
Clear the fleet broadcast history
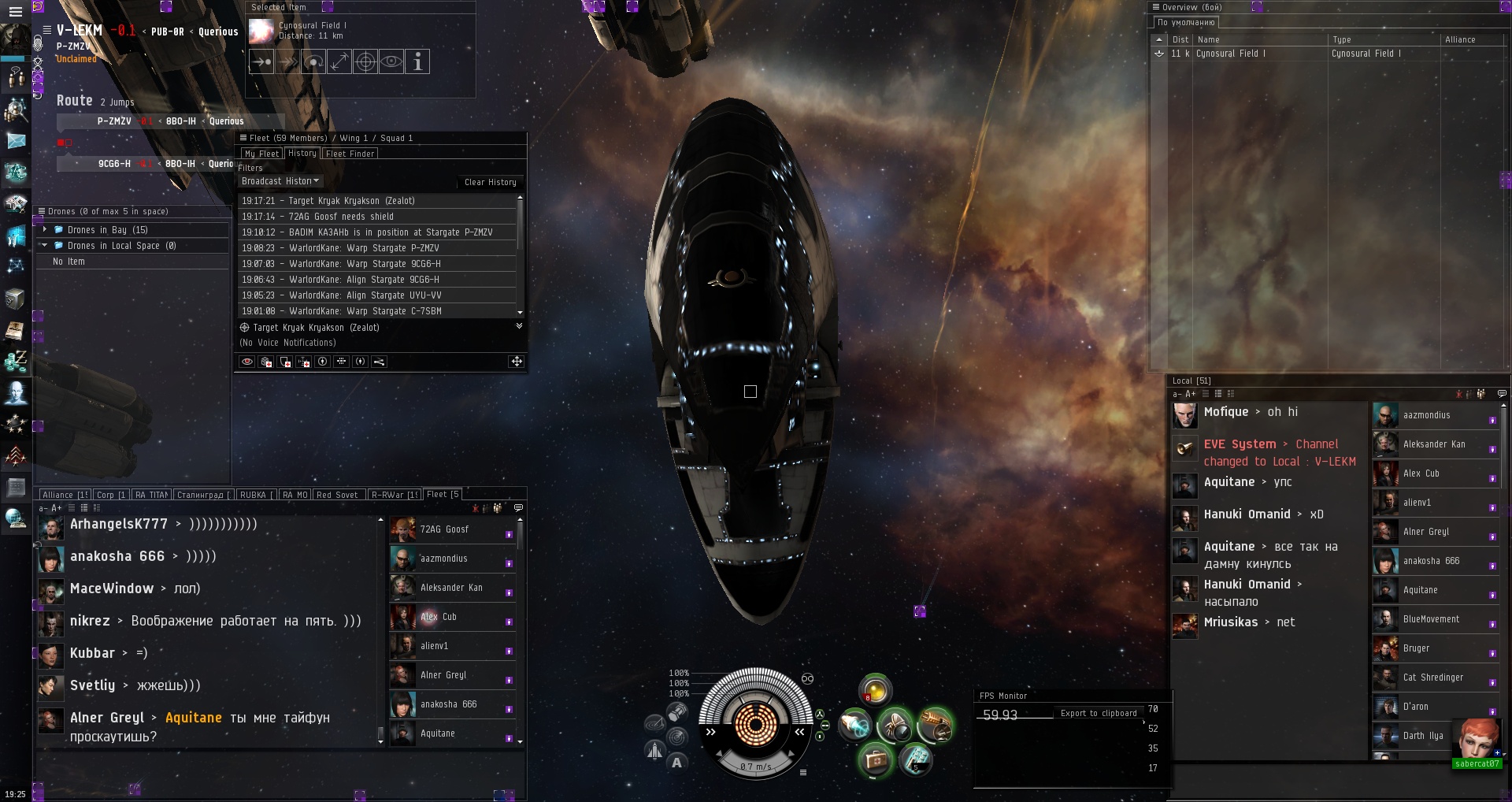490,182
